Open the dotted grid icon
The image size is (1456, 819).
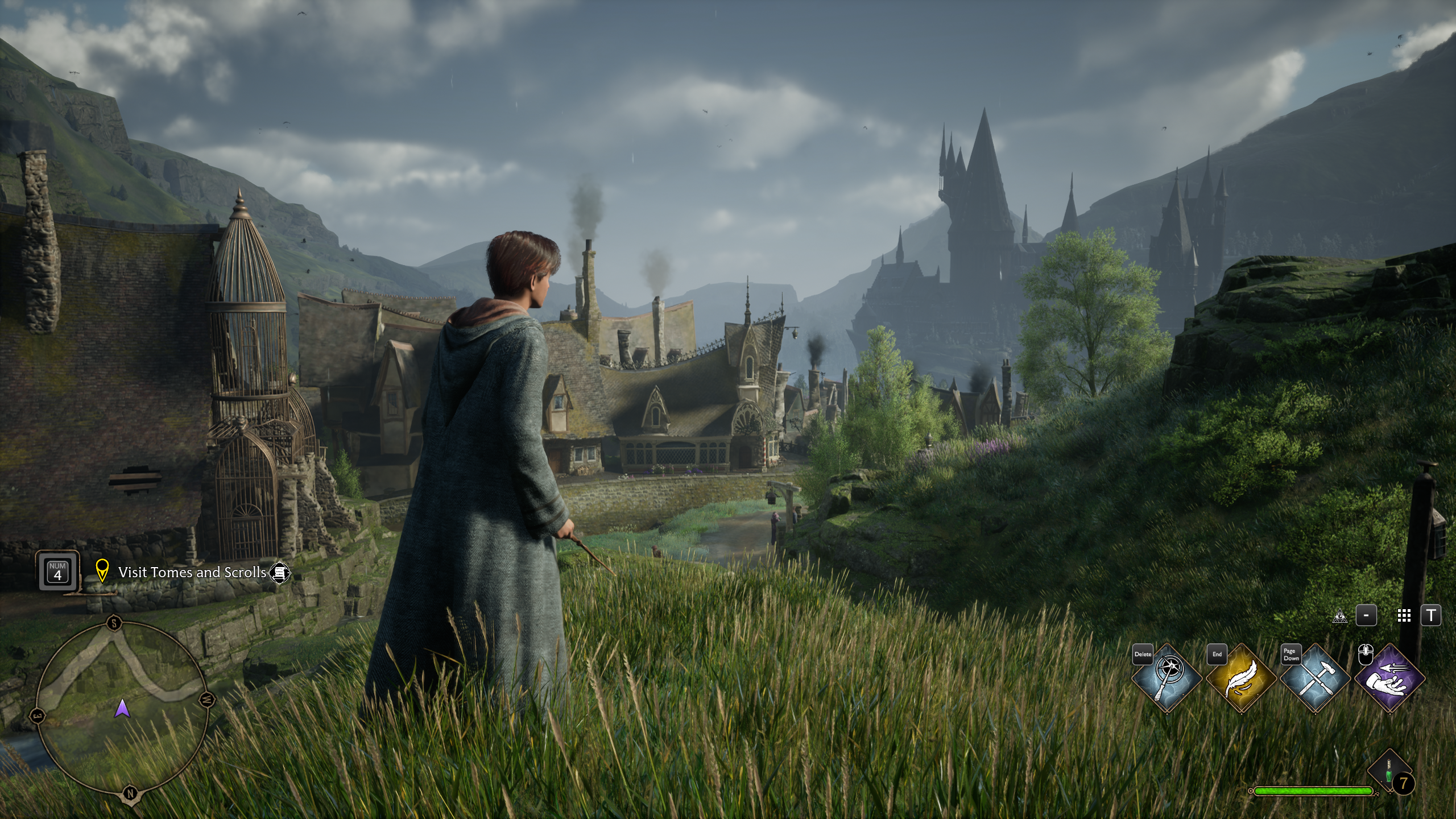[x=1404, y=615]
